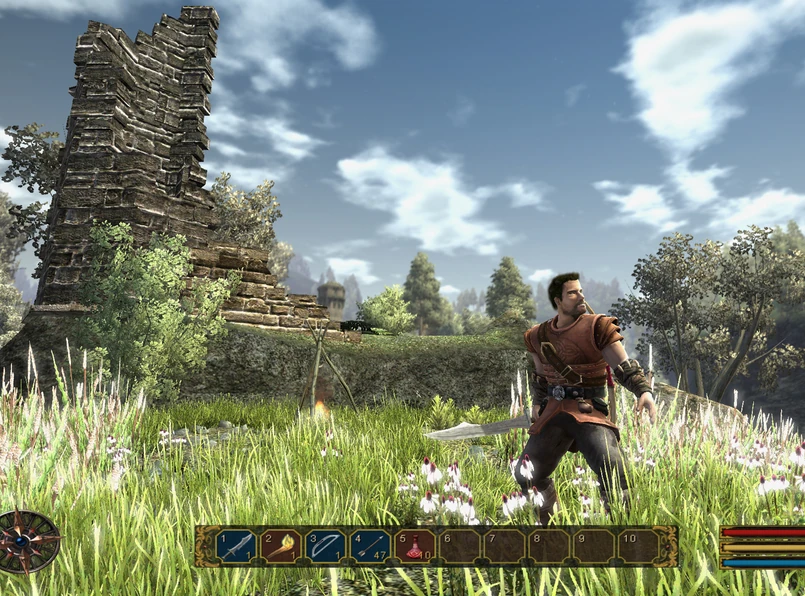Select the sword in hotbar slot 1
805x596 pixels.
coord(236,547)
